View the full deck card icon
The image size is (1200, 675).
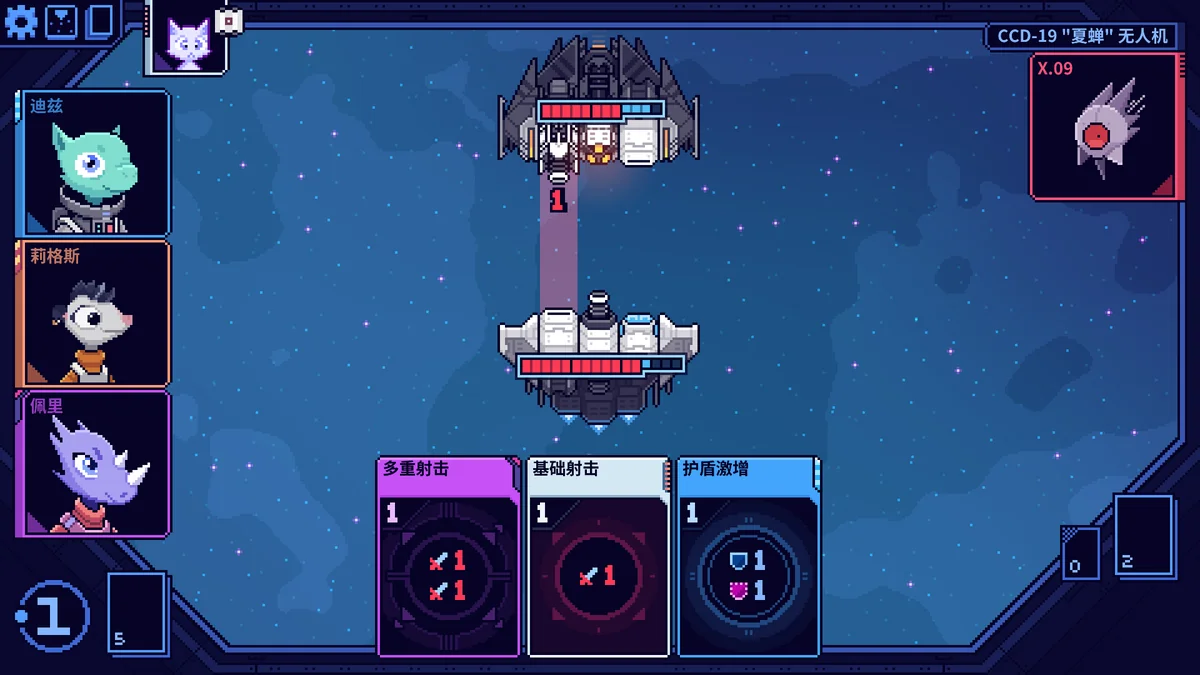point(100,21)
